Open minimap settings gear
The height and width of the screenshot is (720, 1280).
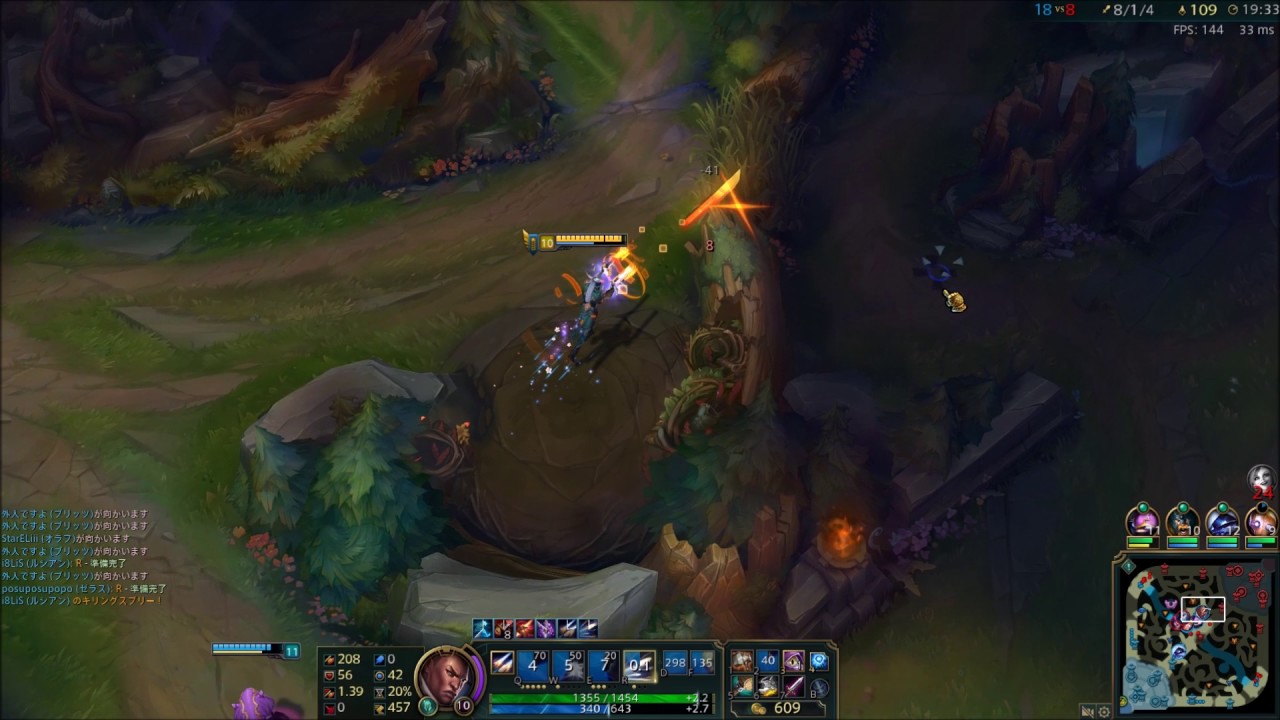coord(1105,712)
